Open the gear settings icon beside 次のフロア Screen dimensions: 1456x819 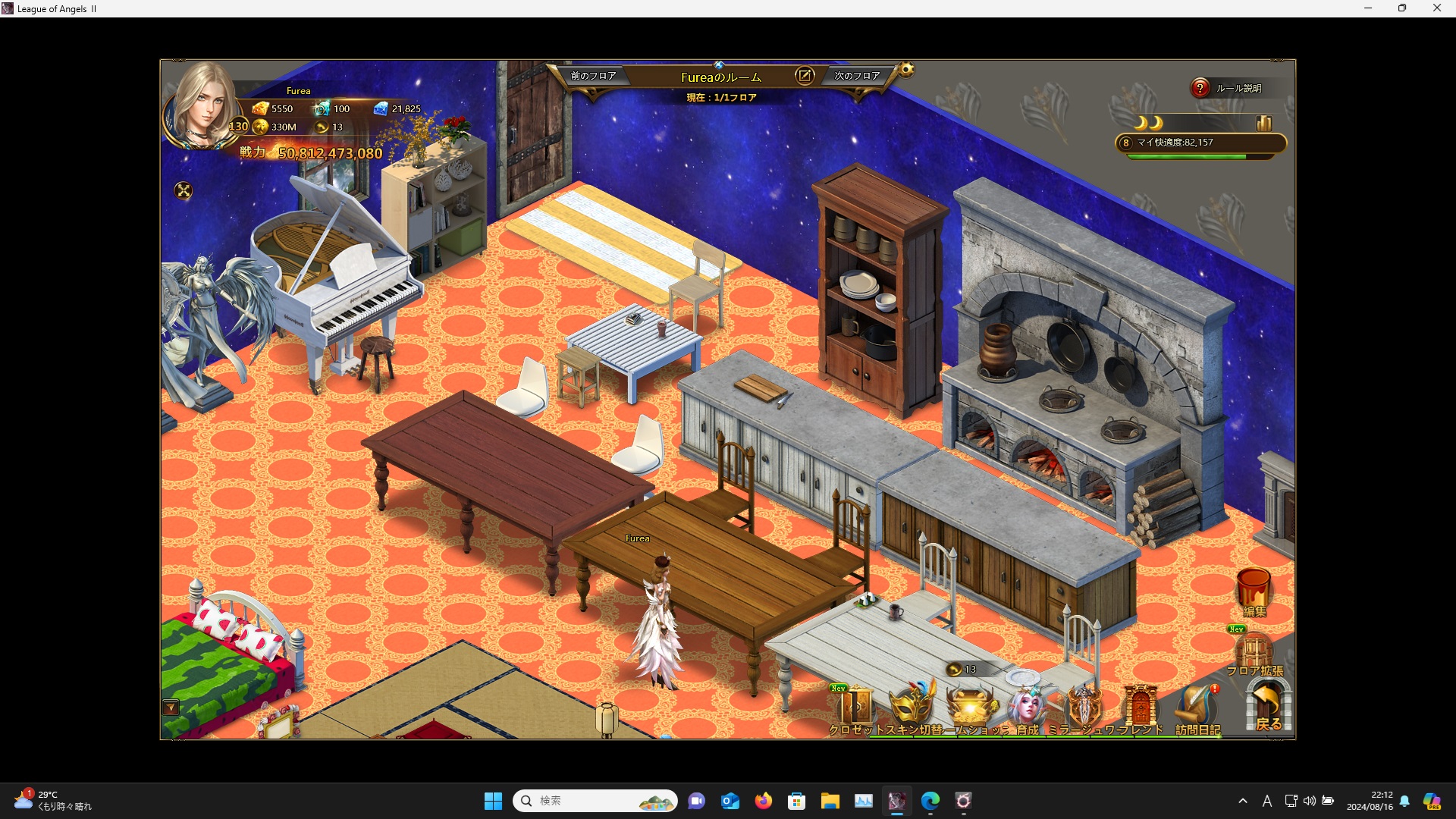(x=906, y=71)
